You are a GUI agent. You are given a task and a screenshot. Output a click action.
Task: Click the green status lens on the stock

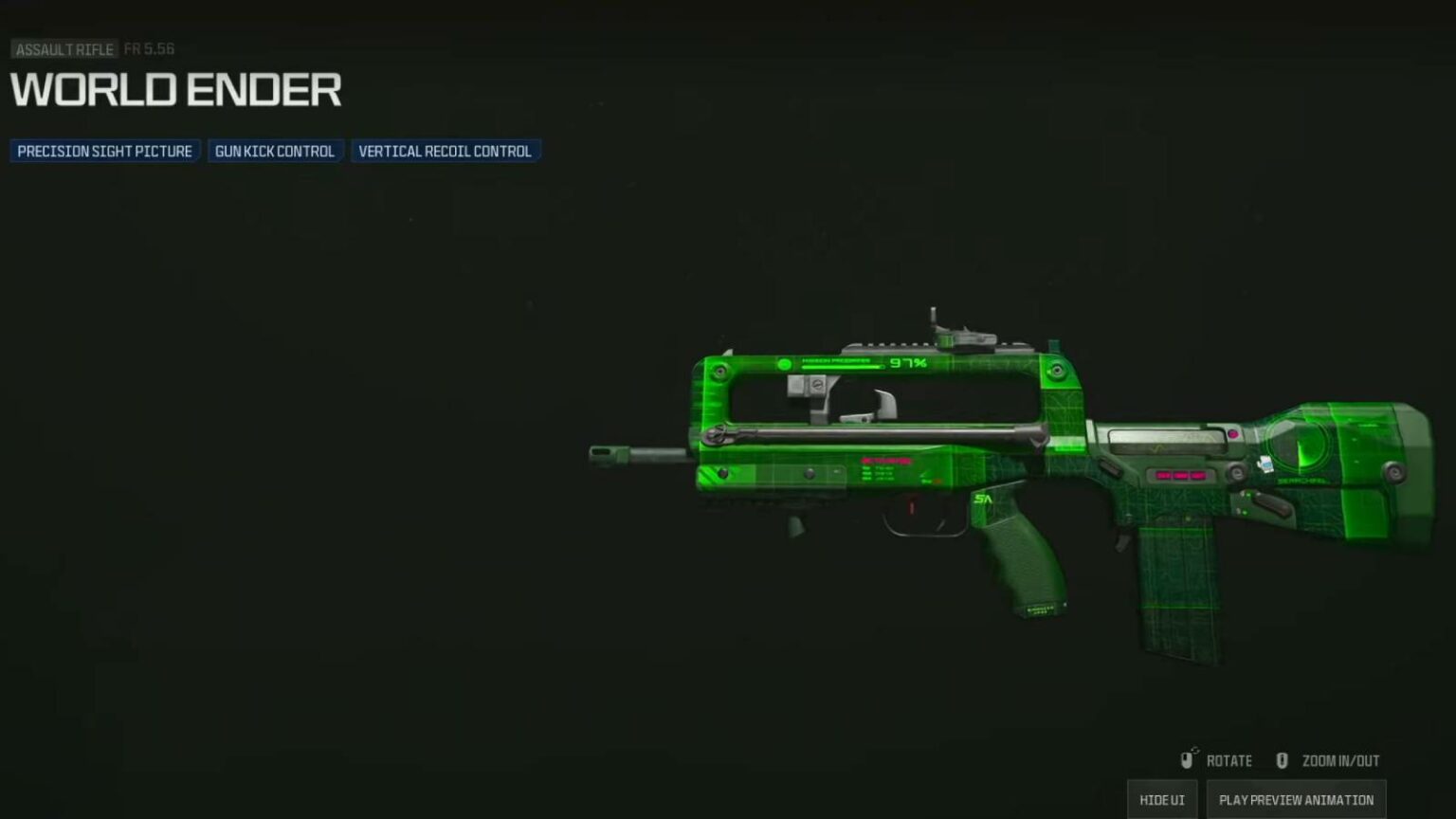pos(1299,446)
